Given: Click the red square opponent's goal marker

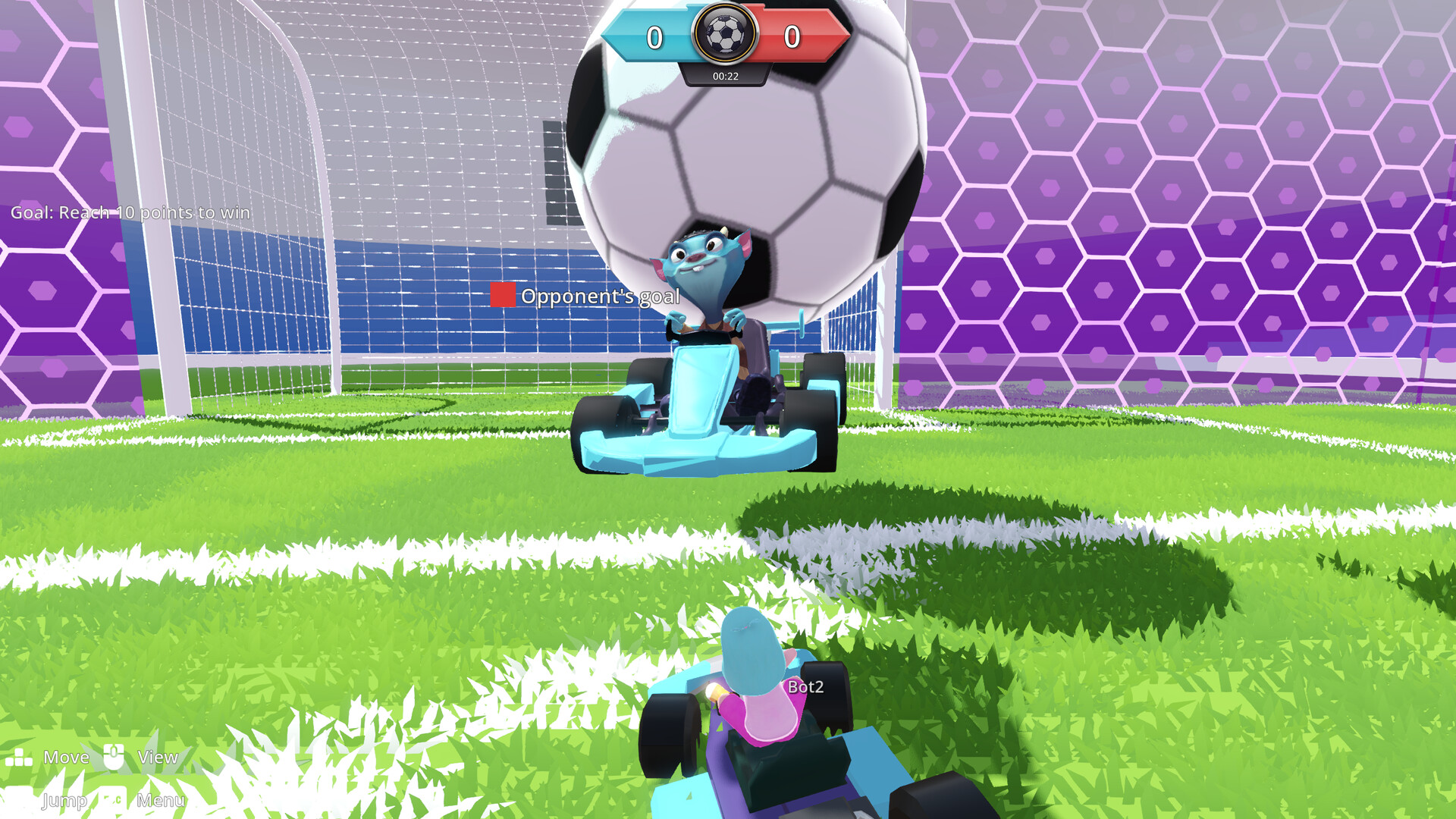Looking at the screenshot, I should click(503, 296).
